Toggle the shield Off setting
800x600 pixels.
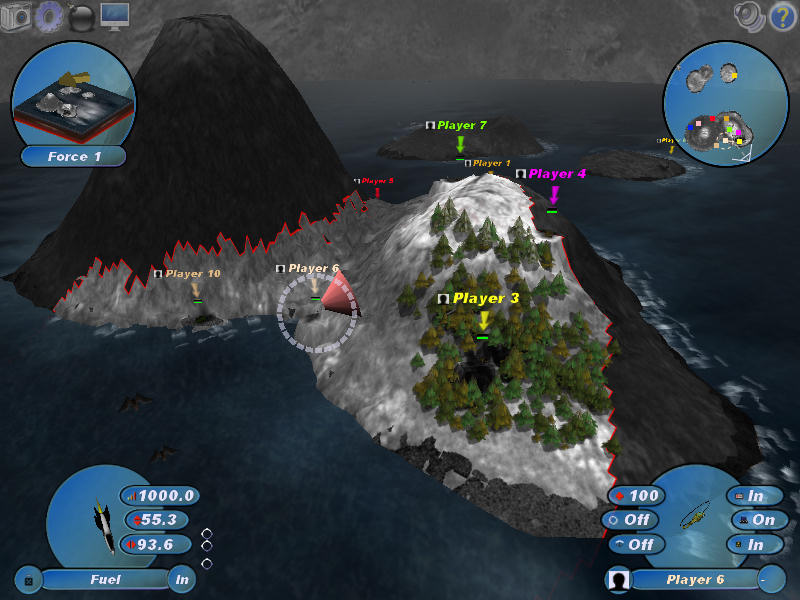pyautogui.click(x=630, y=520)
